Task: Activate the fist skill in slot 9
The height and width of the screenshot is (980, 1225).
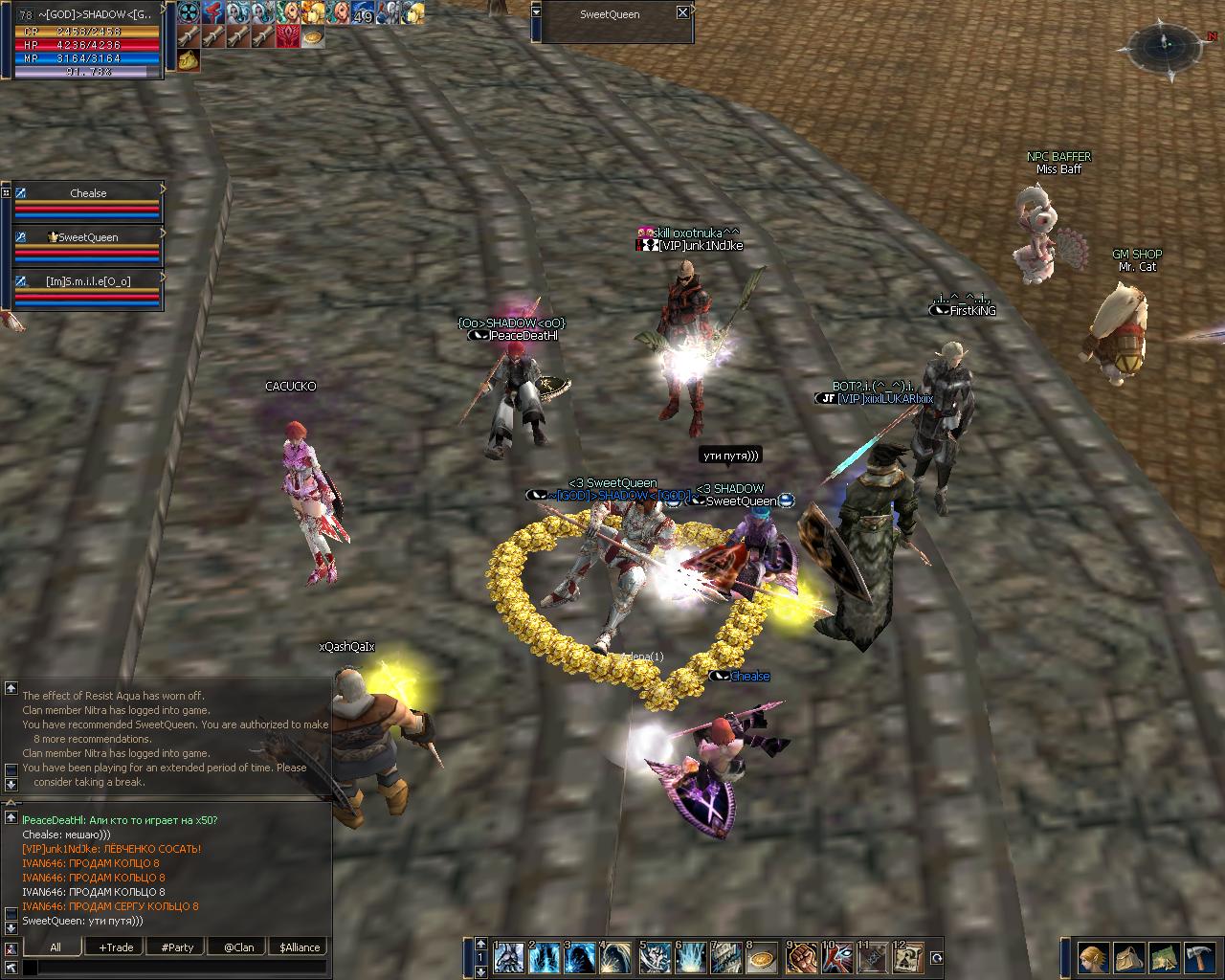Action: coord(801,958)
